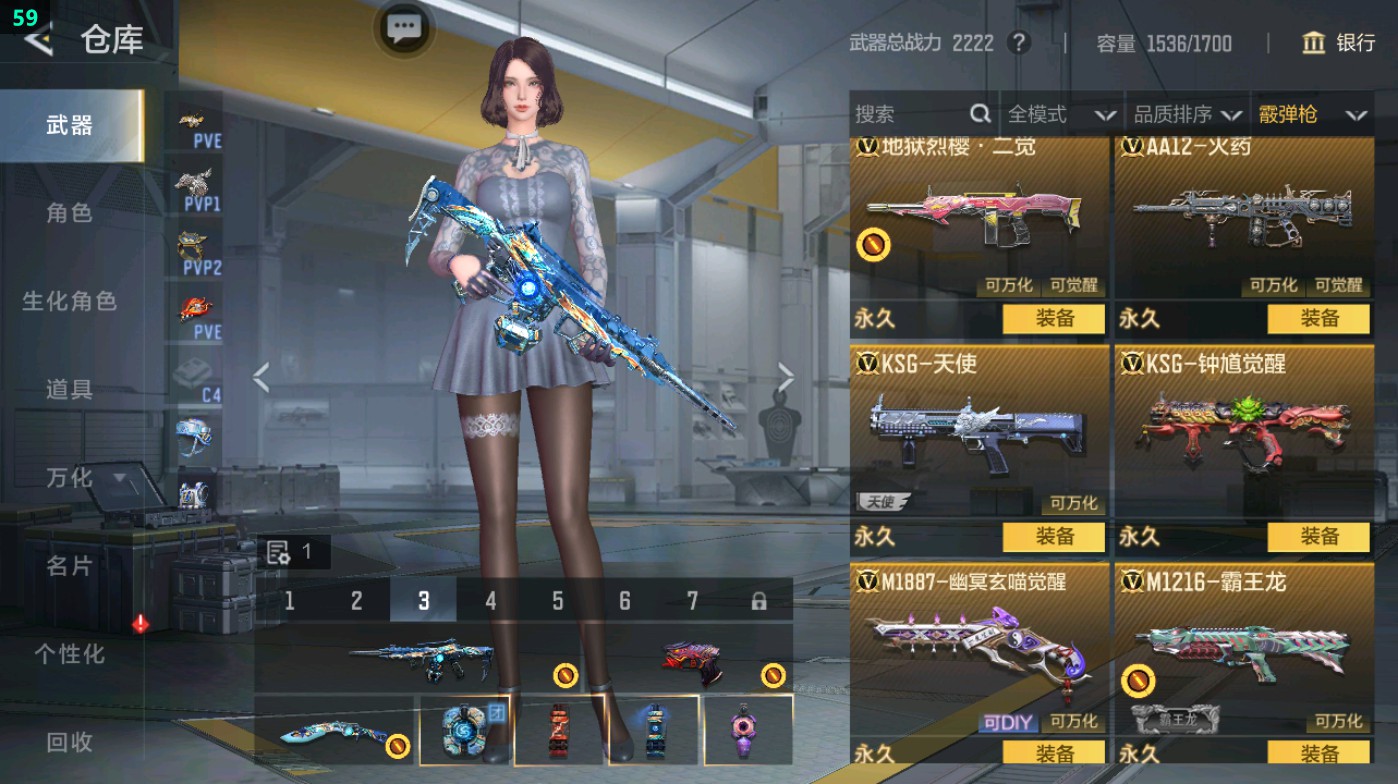Rotate to the next character with right arrow
This screenshot has width=1398, height=784.
point(786,378)
